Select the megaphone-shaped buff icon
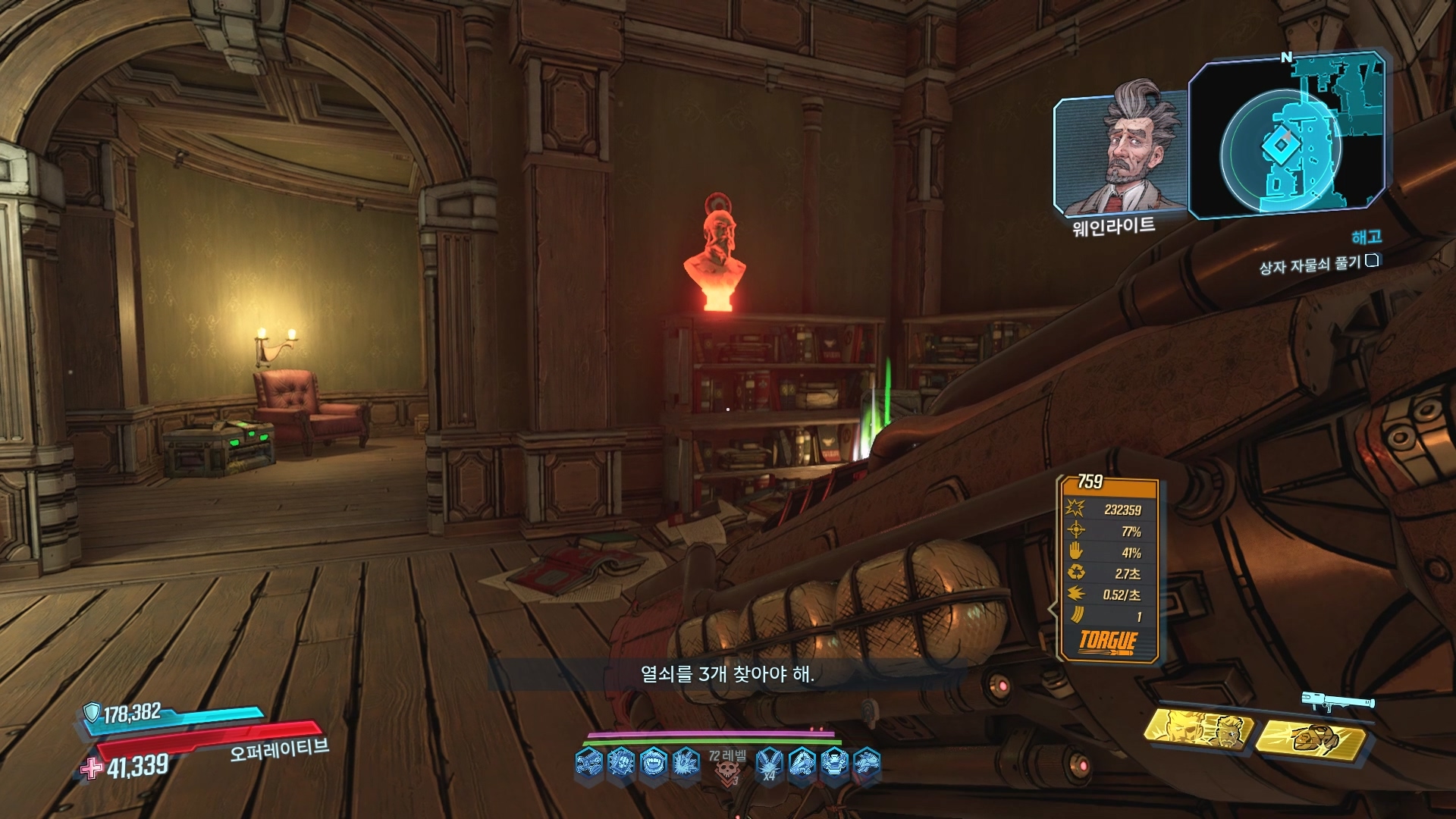This screenshot has width=1456, height=819. pyautogui.click(x=802, y=761)
